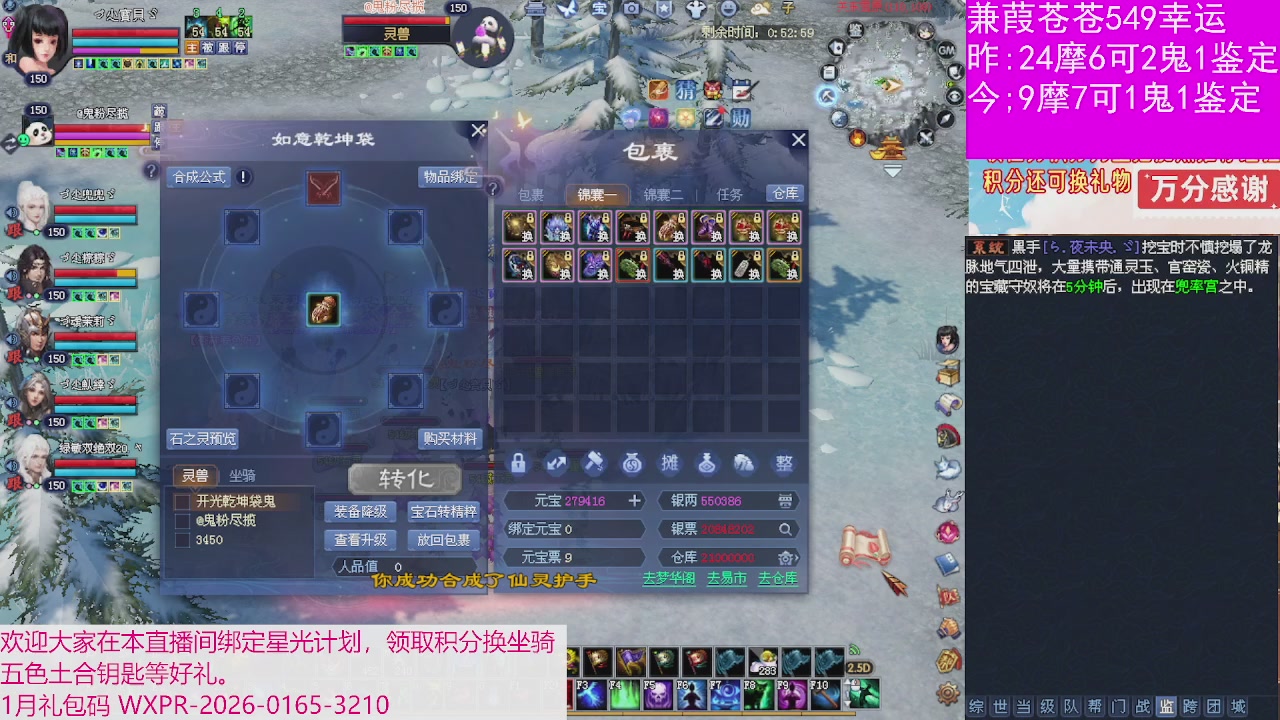Click the 去梦华阁 link
Image resolution: width=1280 pixels, height=720 pixels.
667,578
